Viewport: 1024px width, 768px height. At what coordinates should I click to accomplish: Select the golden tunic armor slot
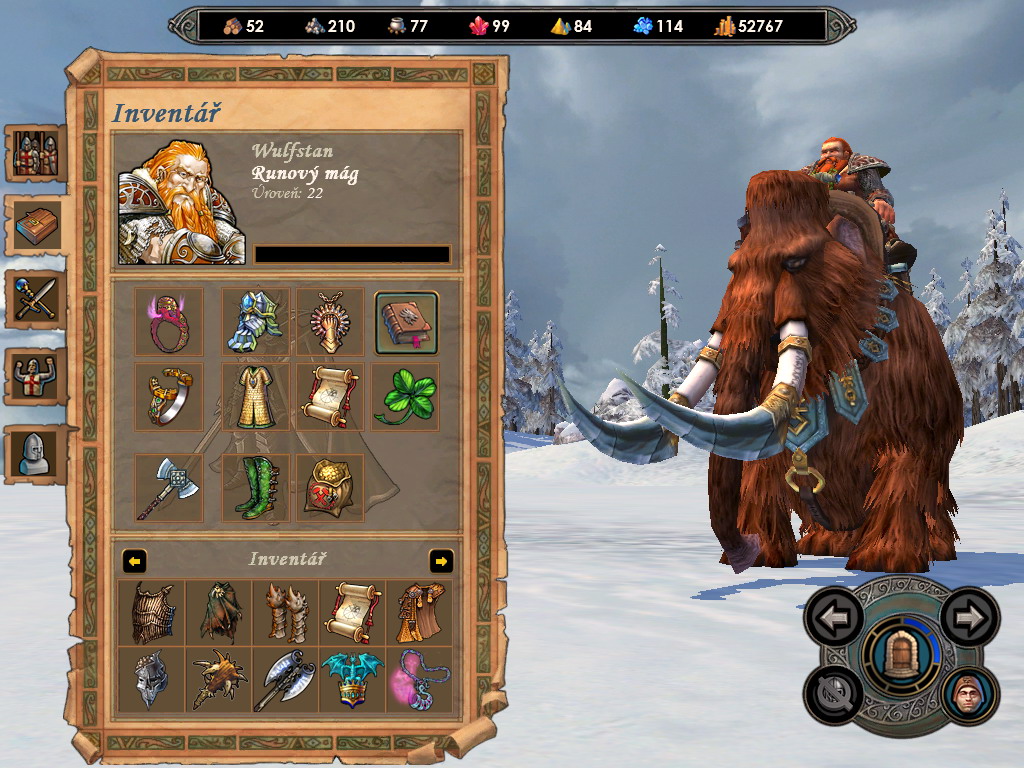pos(255,397)
